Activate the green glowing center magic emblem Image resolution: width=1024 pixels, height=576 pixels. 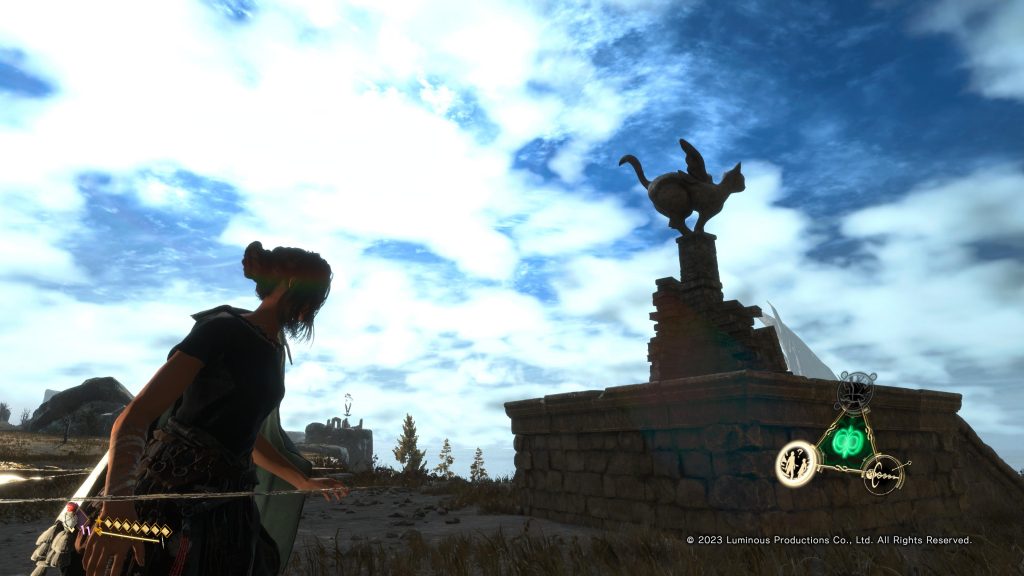[847, 441]
